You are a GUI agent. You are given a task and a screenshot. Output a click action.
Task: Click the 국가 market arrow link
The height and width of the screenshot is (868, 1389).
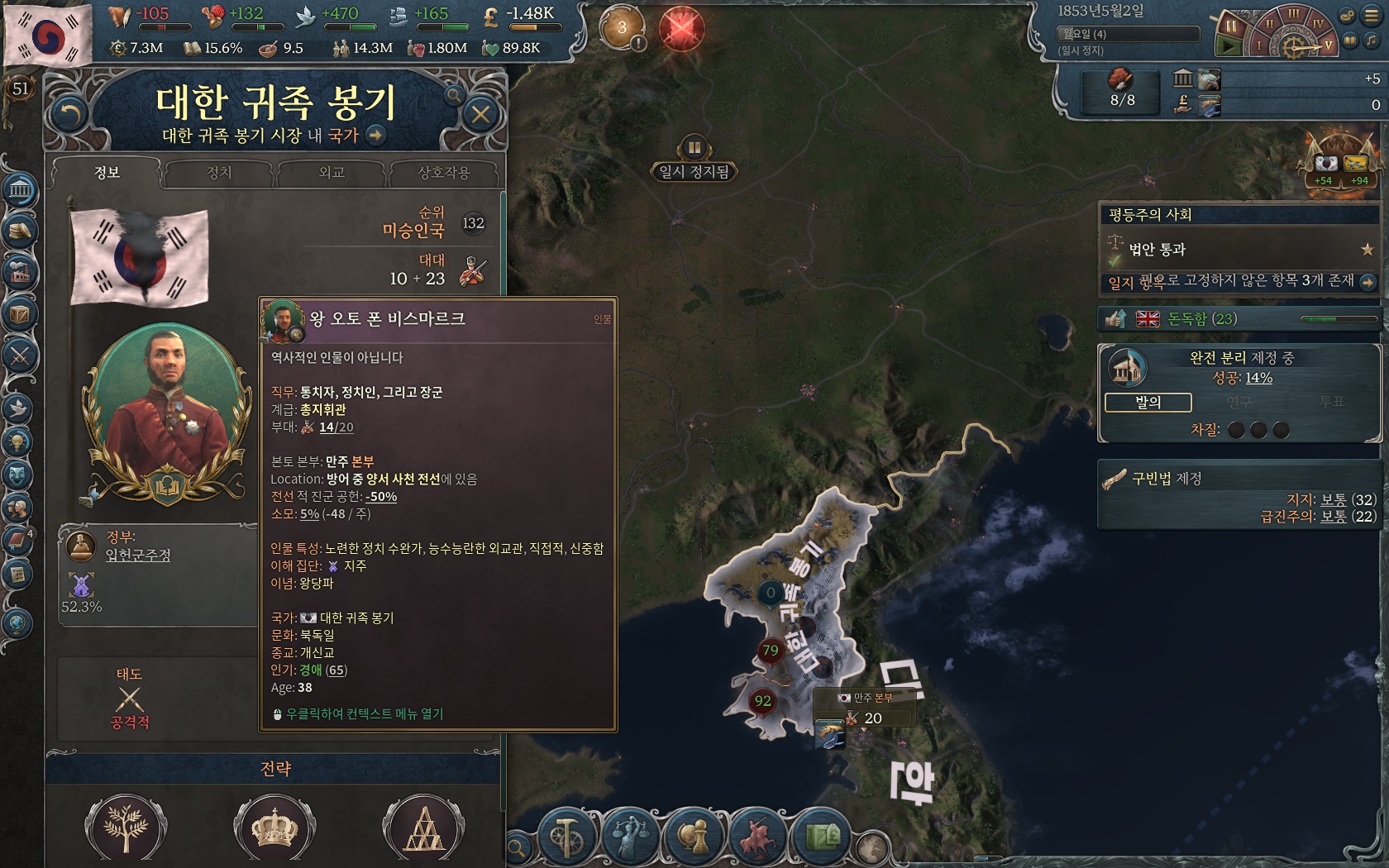[376, 136]
